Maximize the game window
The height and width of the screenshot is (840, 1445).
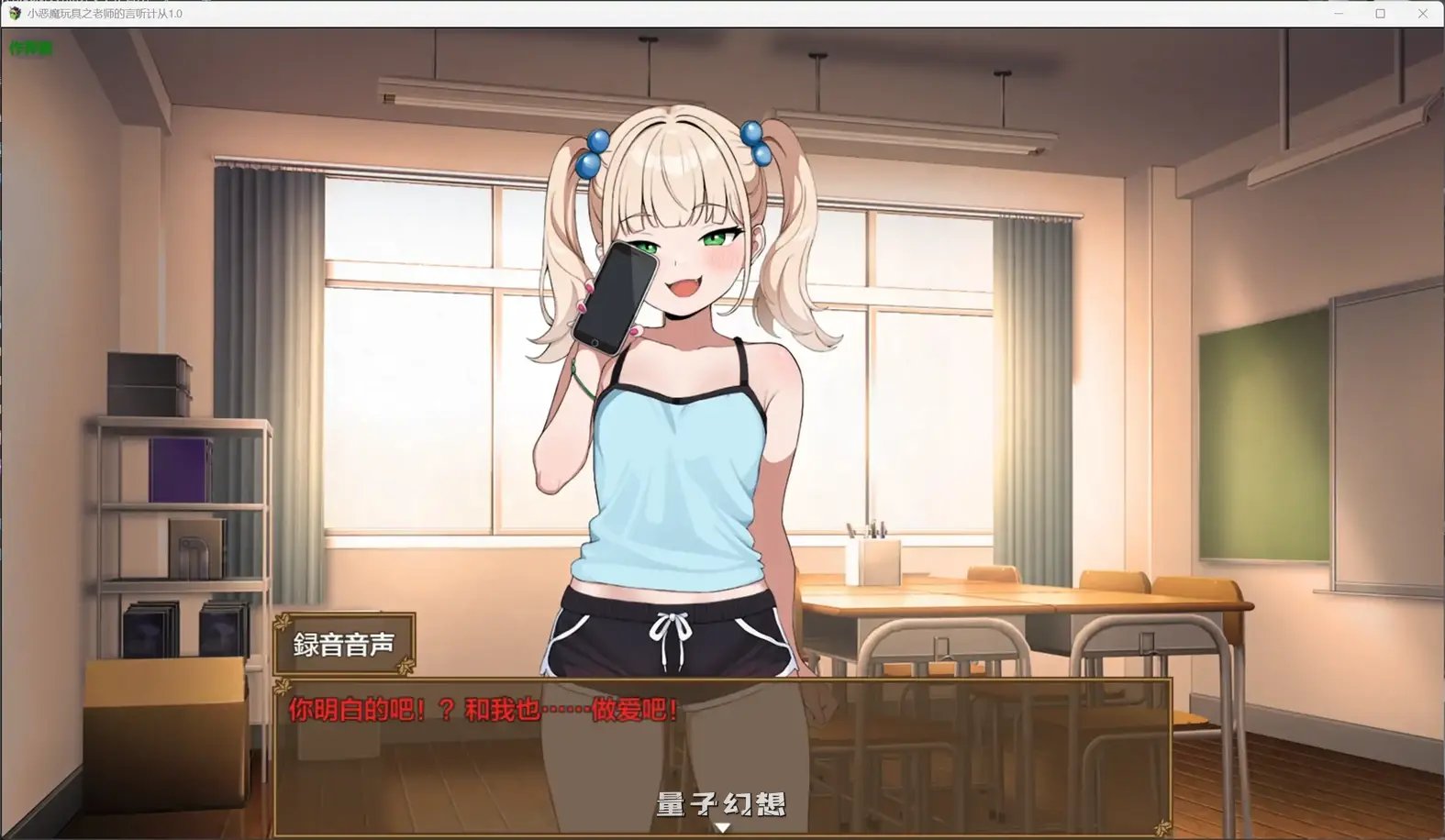pyautogui.click(x=1380, y=14)
